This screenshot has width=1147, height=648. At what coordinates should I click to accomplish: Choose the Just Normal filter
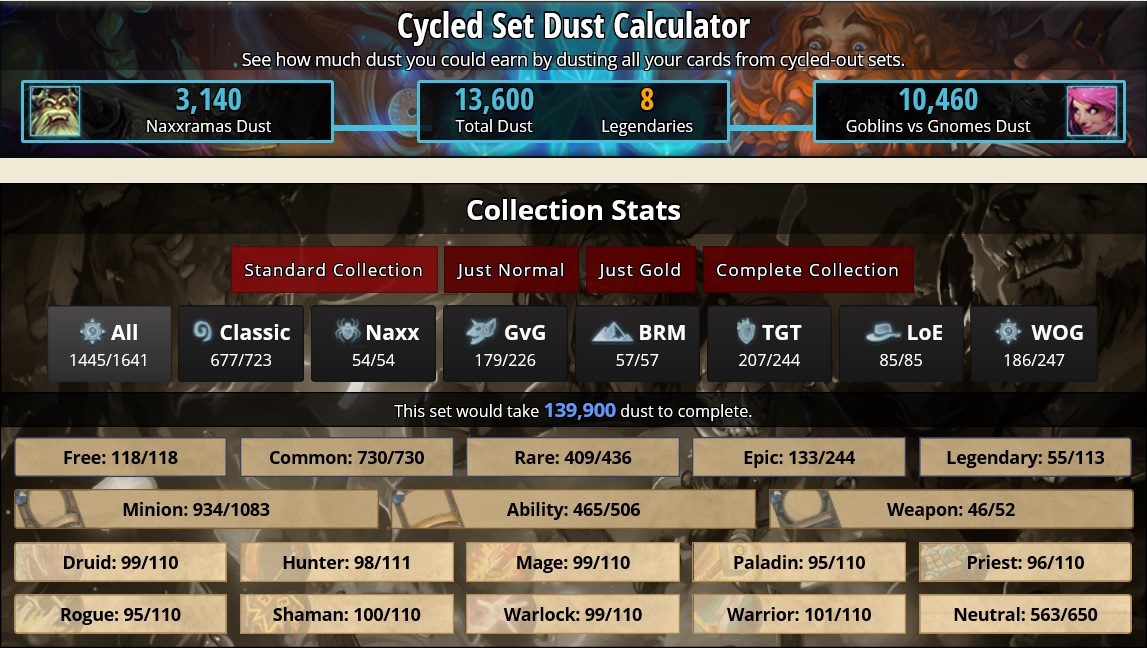click(x=511, y=270)
